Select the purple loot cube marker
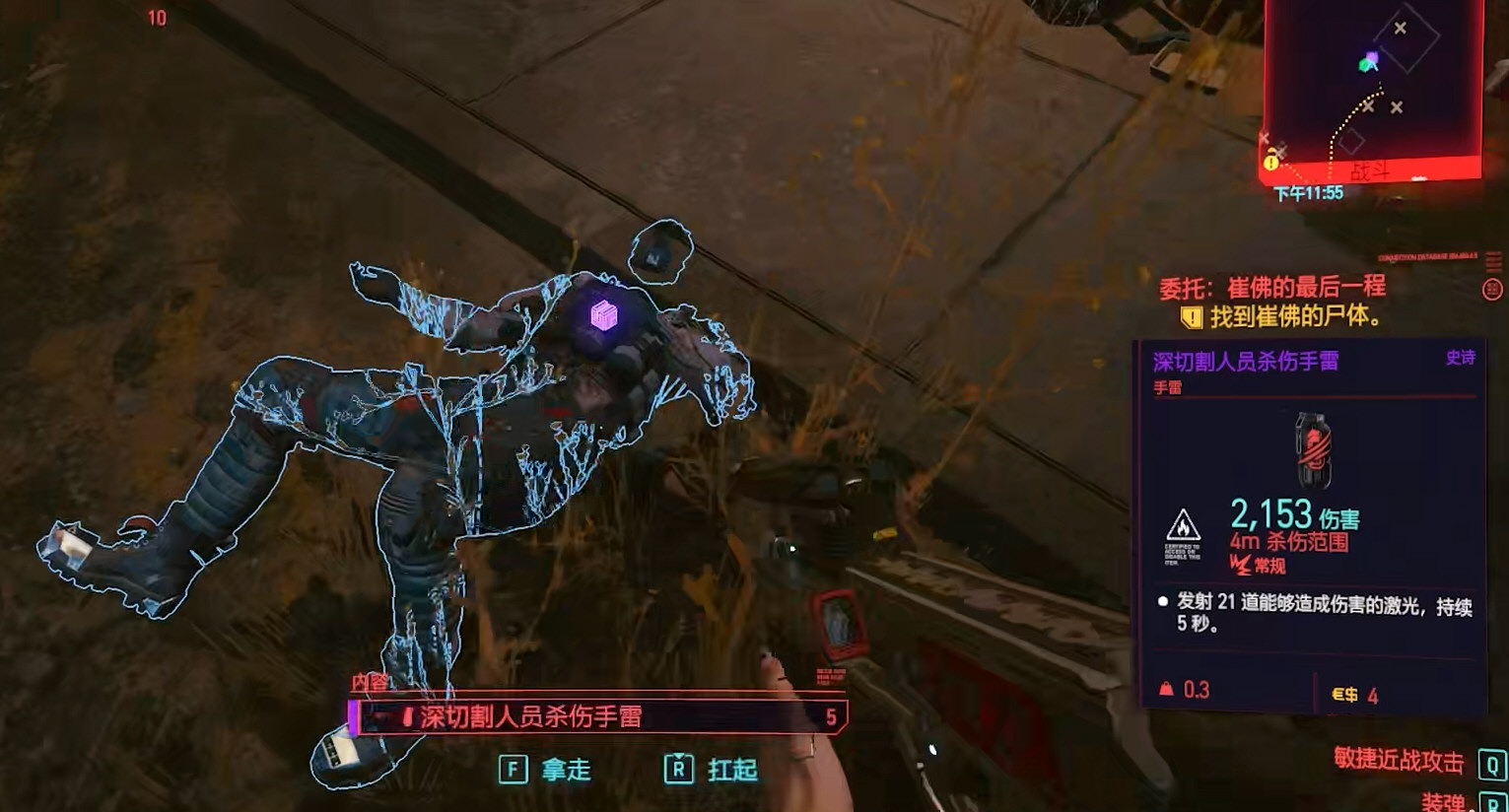The height and width of the screenshot is (812, 1509). click(603, 315)
